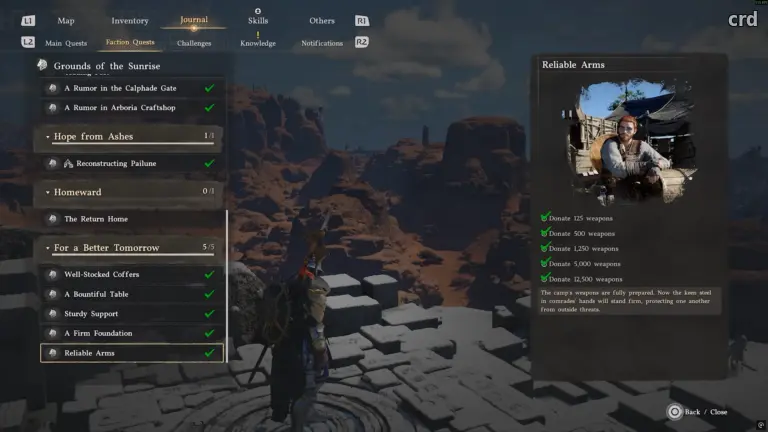768x432 pixels.
Task: View the Knowledge sub-tab
Action: [x=258, y=43]
